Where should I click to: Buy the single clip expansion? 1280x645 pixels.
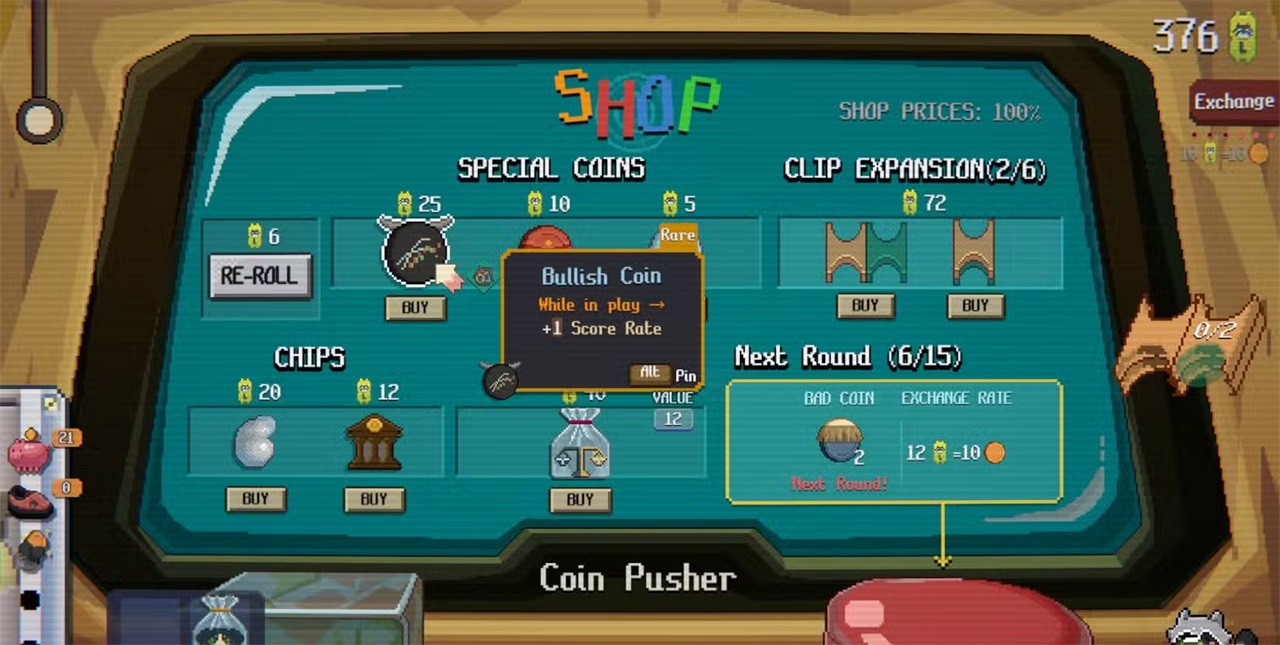pos(975,306)
